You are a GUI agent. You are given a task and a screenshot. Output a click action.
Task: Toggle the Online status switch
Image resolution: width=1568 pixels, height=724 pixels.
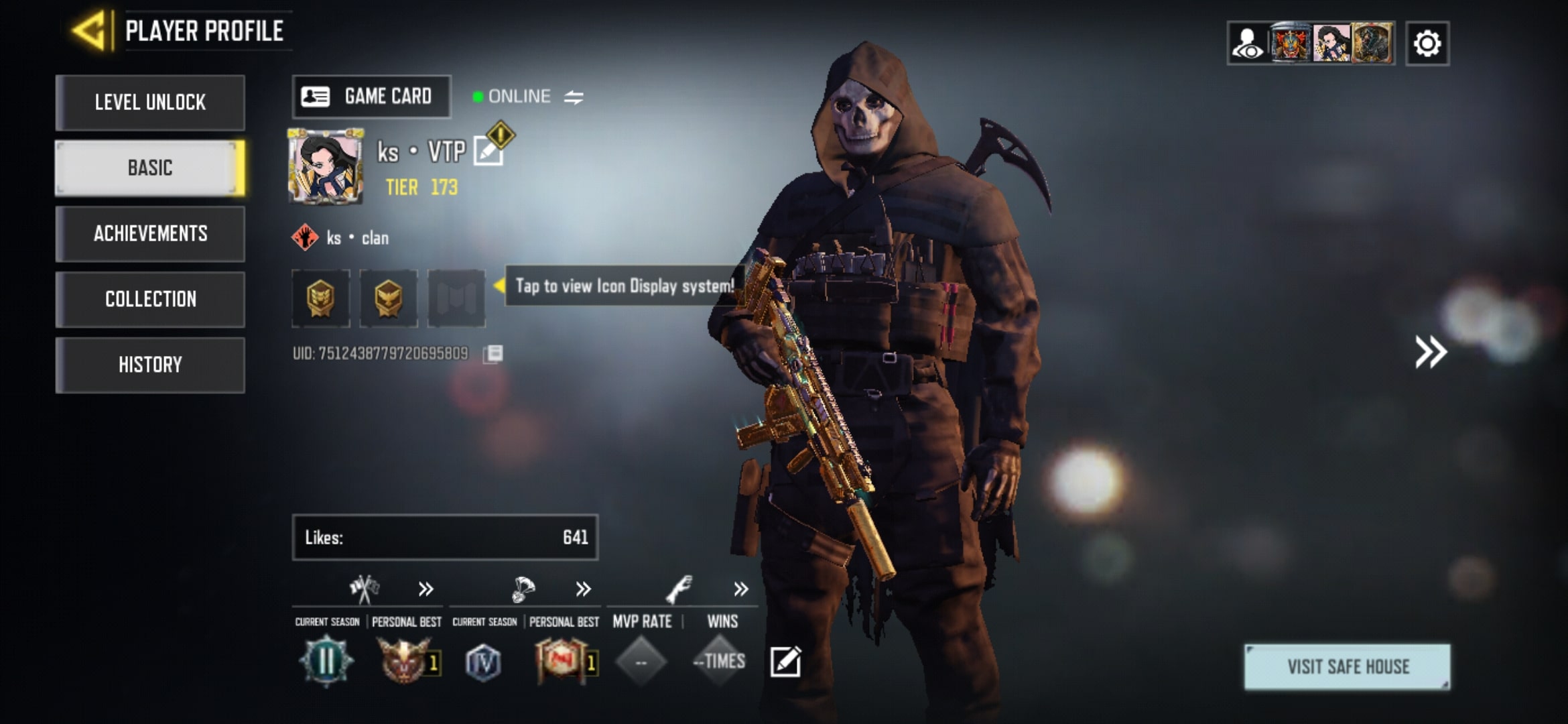[x=574, y=97]
